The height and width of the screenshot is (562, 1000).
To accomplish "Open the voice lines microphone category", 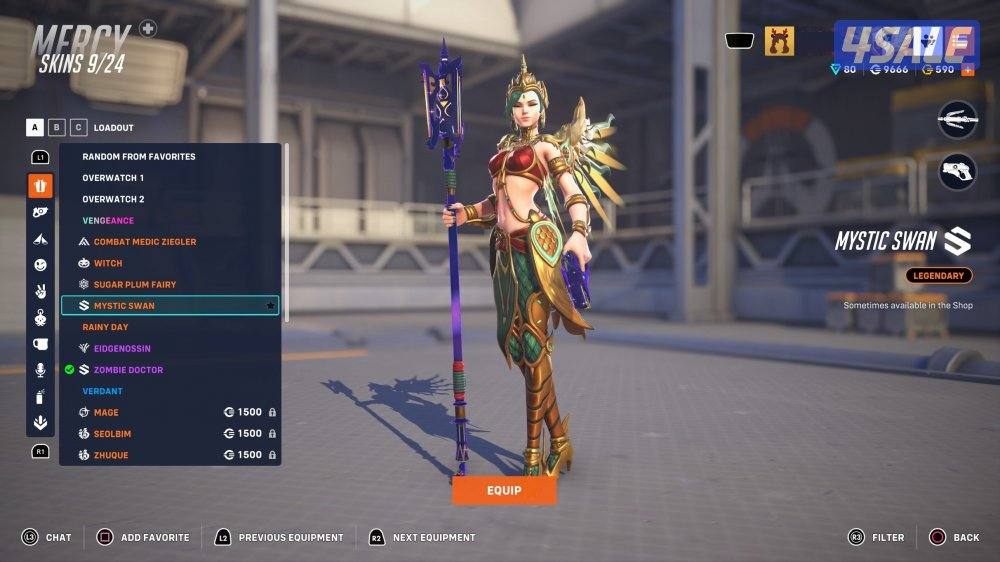I will (40, 370).
